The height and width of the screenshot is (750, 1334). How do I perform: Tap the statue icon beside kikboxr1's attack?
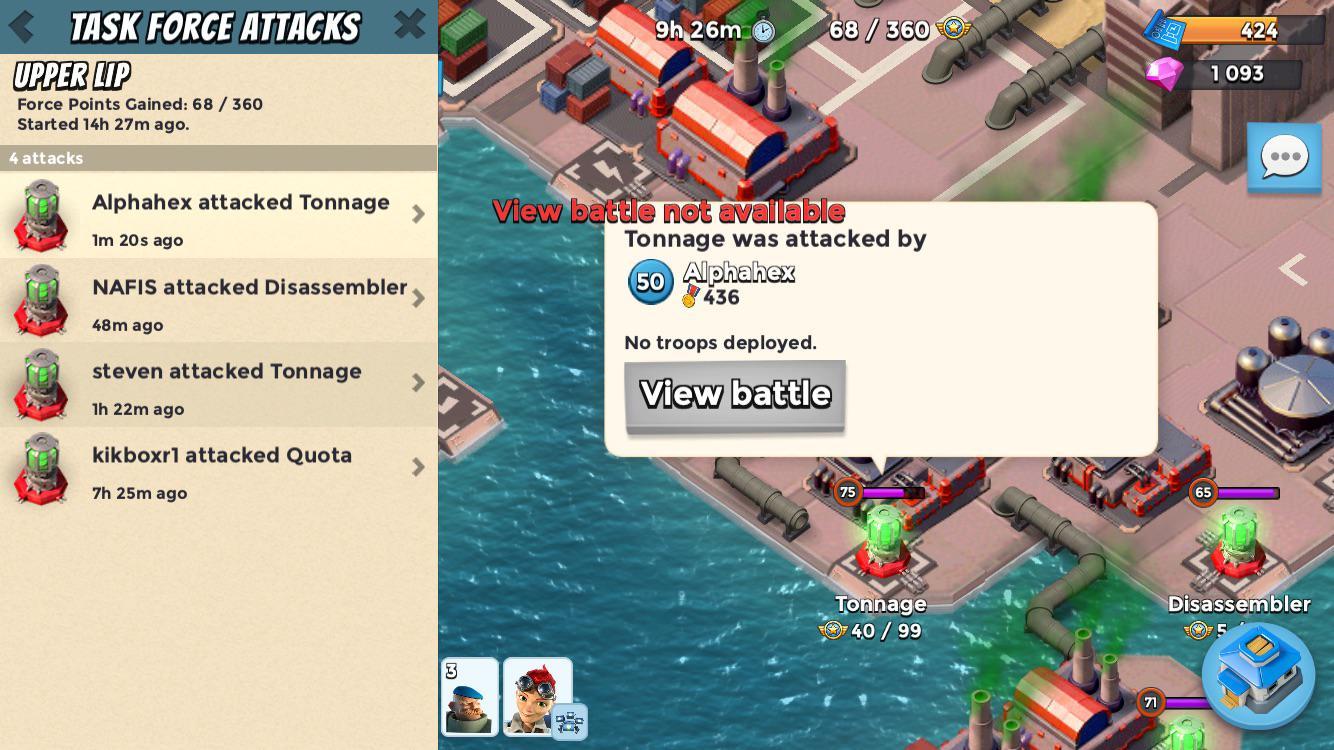click(42, 467)
